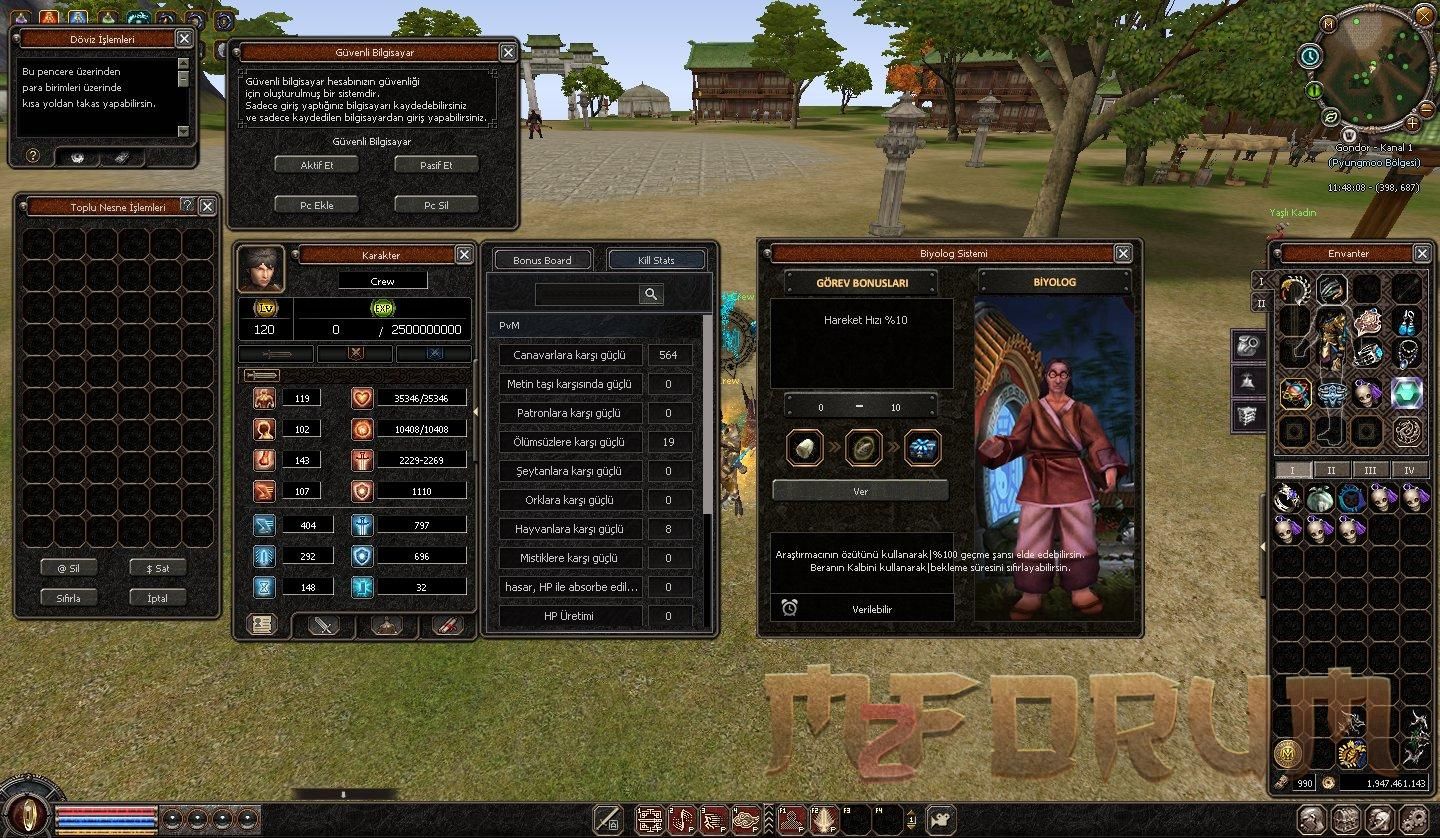Switch to inventory page II
Screen dimensions: 1440x838
coord(1331,470)
